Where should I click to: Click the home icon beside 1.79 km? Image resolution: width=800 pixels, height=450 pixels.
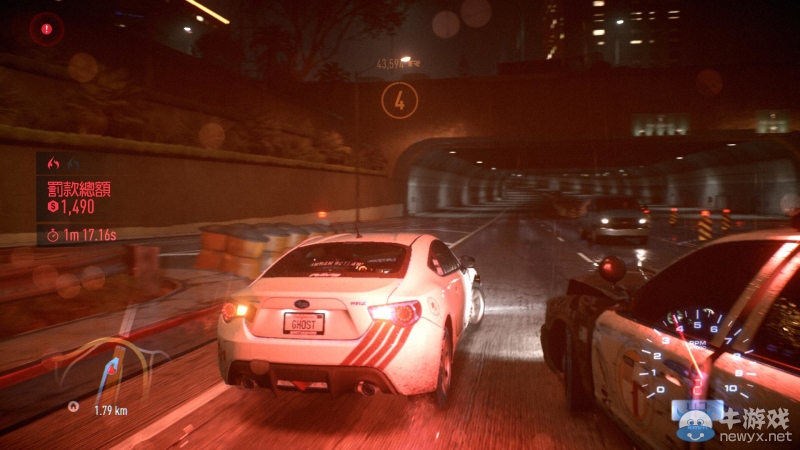(x=74, y=407)
